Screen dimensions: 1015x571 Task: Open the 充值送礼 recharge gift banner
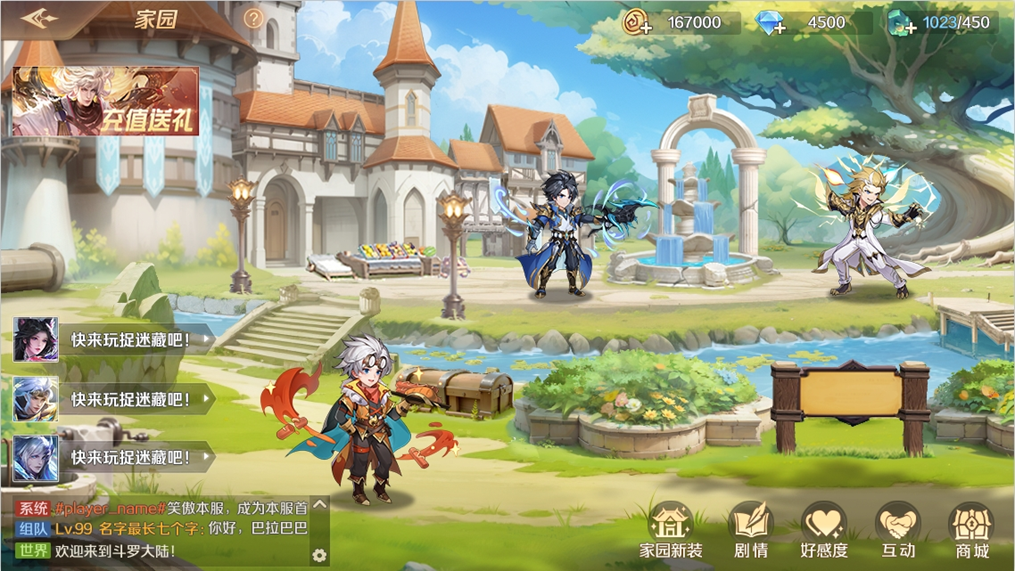coord(106,102)
